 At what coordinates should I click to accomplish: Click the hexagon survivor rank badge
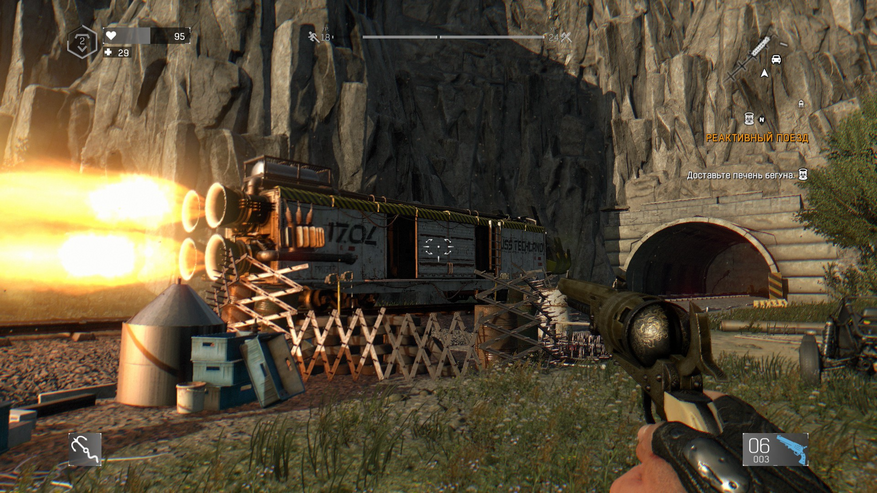82,43
